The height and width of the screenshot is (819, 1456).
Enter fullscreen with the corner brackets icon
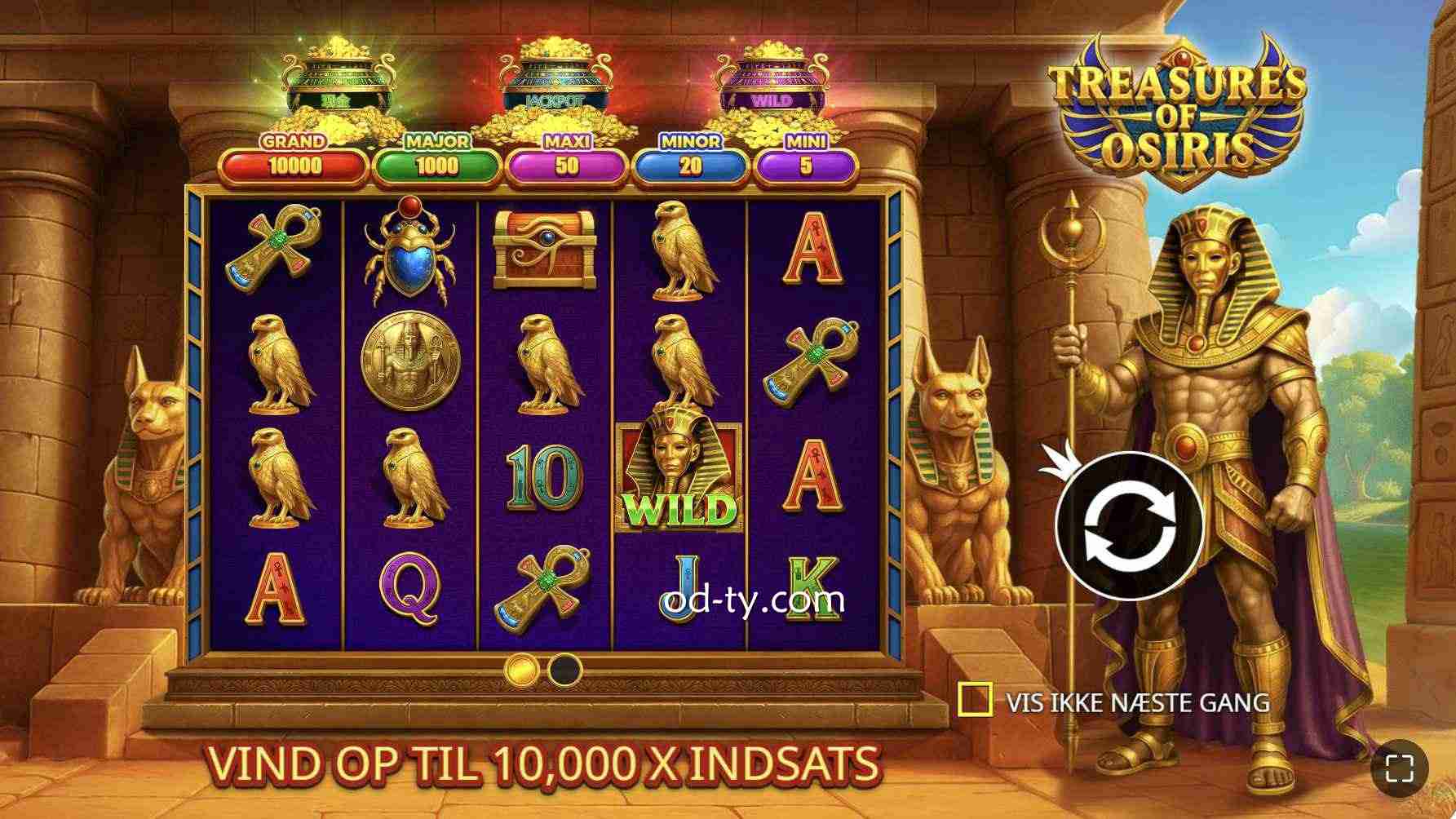coord(1400,768)
